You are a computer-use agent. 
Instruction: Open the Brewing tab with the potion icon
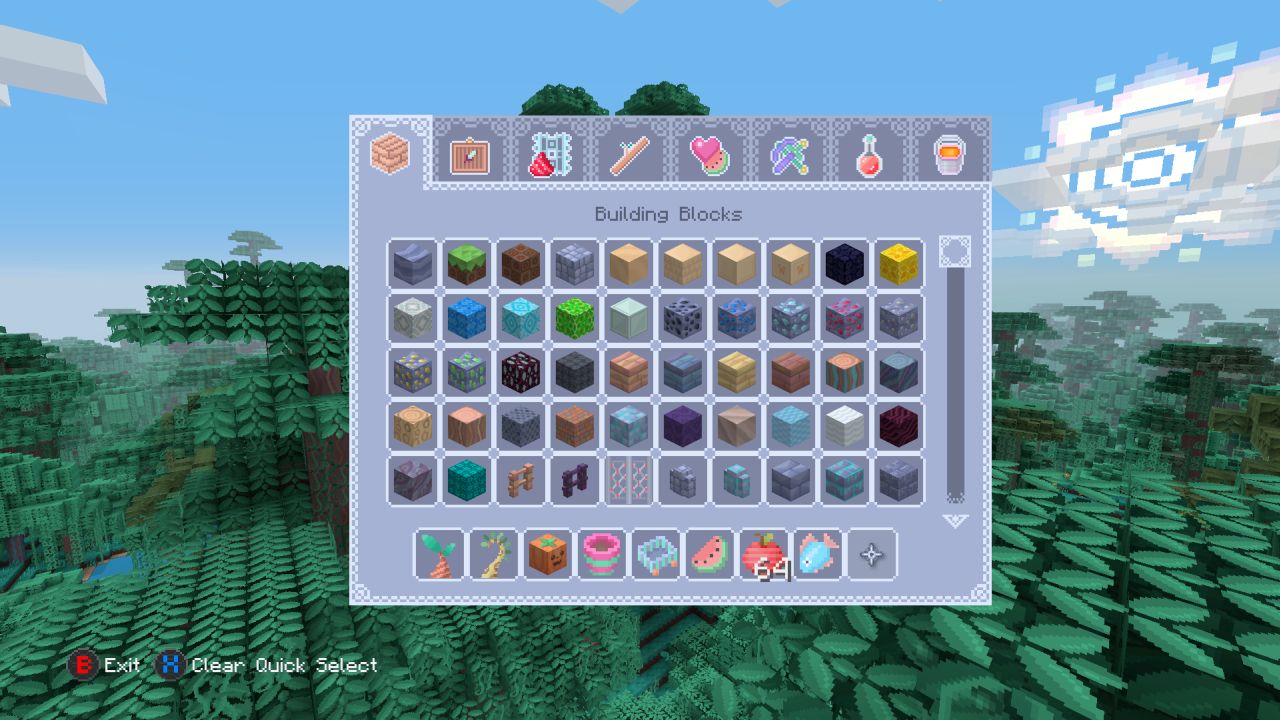(x=869, y=156)
